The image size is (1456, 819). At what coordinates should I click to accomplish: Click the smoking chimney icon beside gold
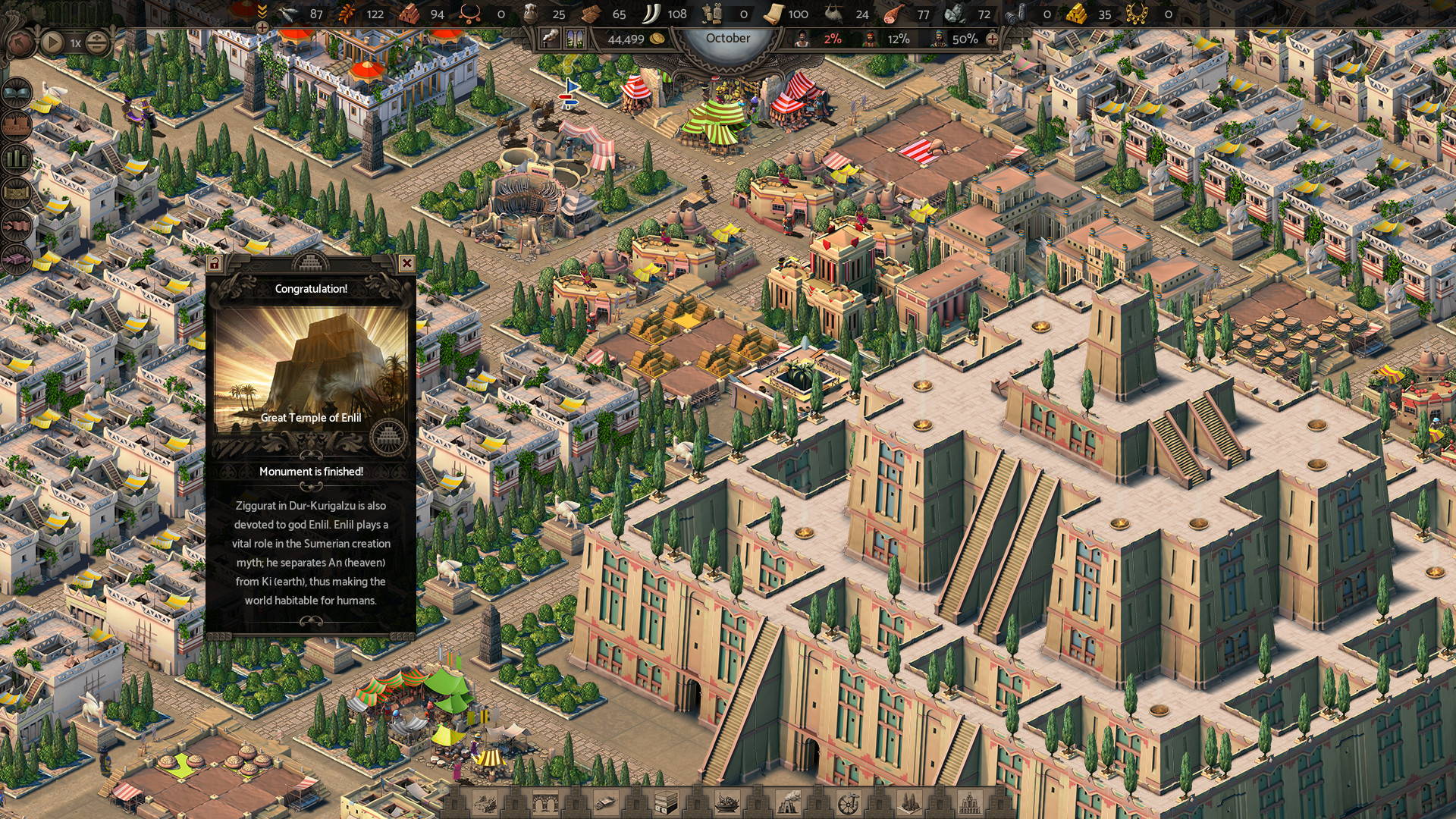click(x=550, y=39)
